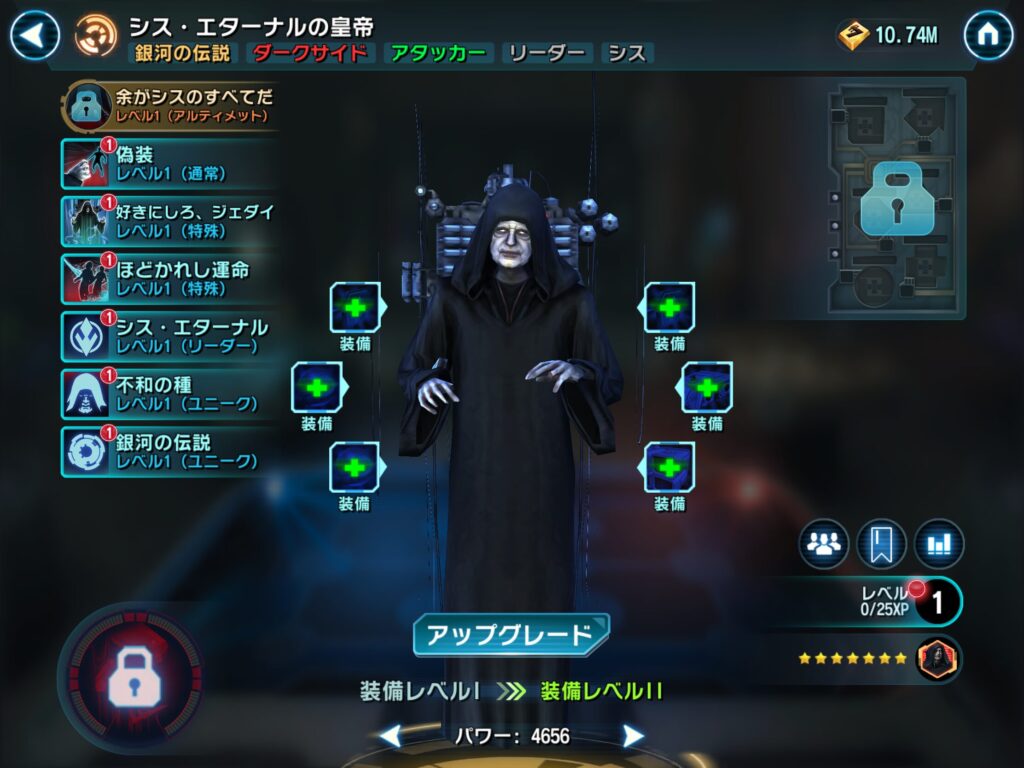Screen dimensions: 1024x768
Task: Open the locked mod panel
Action: (895, 200)
